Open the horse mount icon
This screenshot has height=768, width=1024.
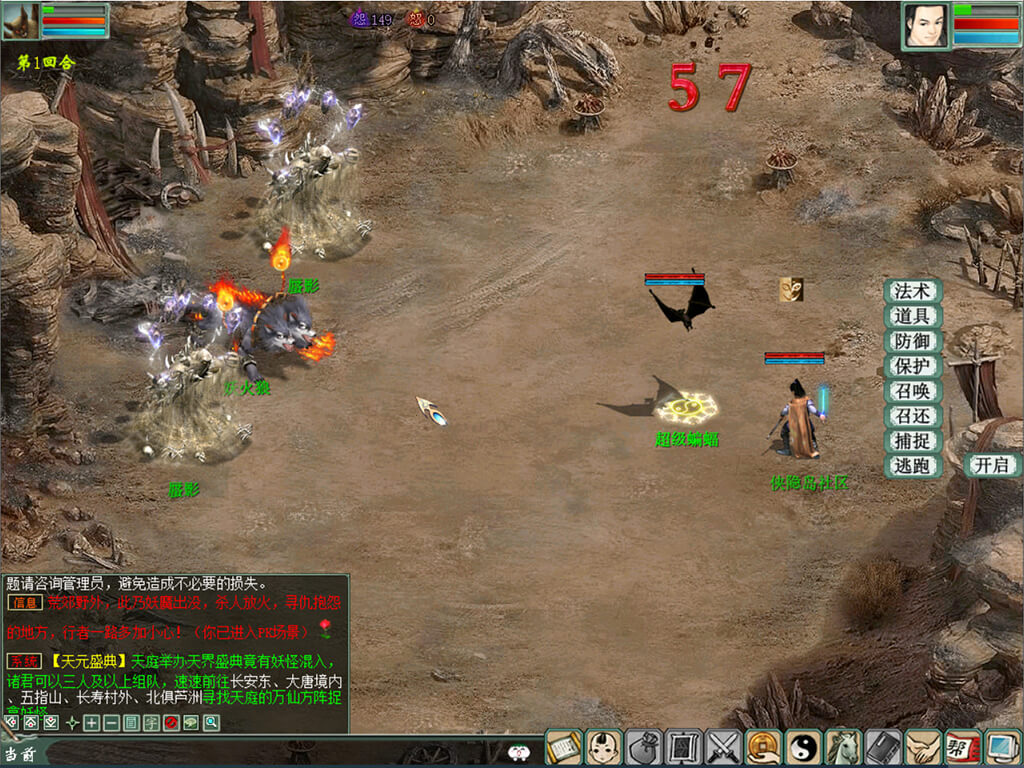point(844,748)
